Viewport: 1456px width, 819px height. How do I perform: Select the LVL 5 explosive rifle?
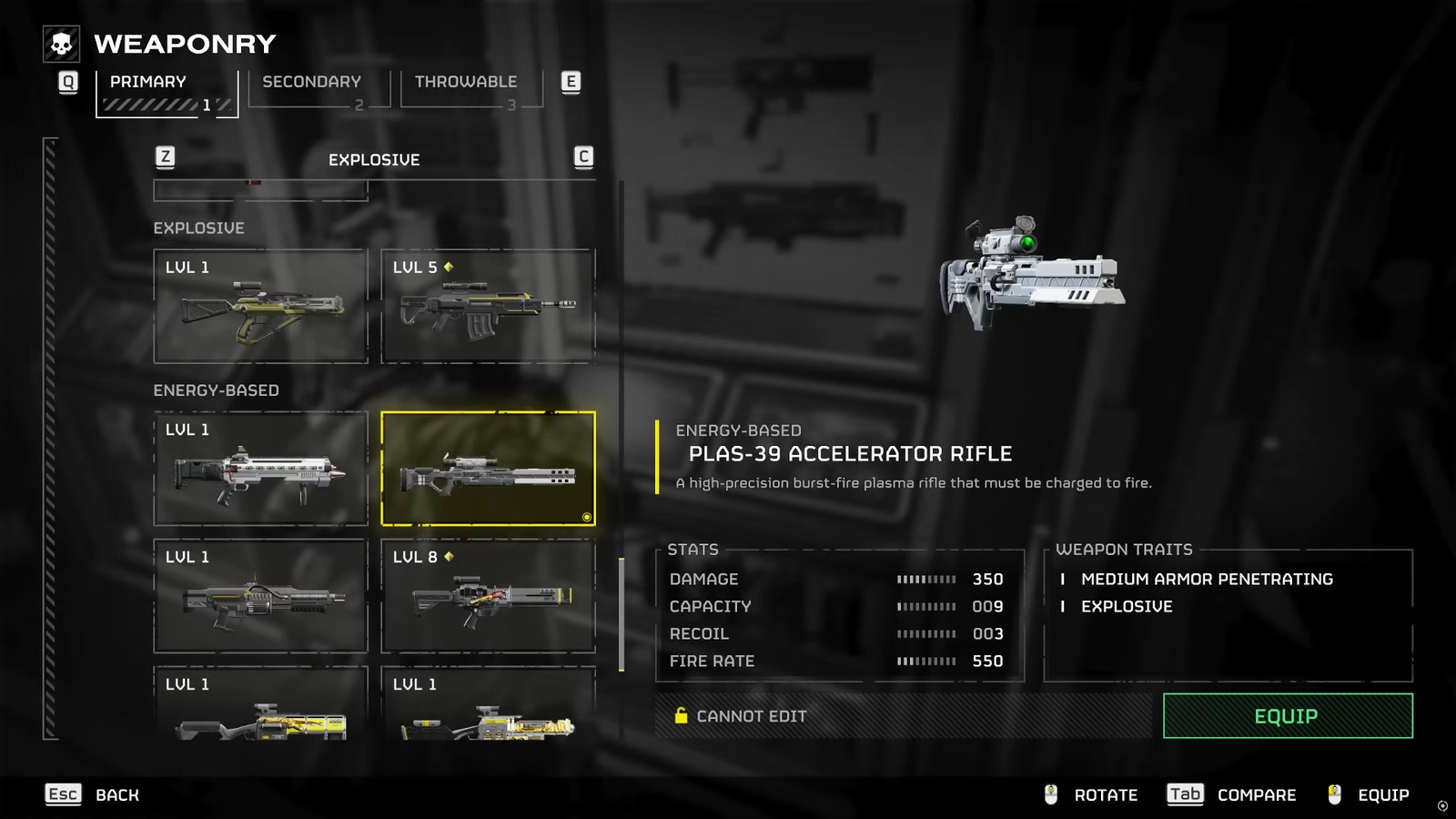click(x=488, y=307)
